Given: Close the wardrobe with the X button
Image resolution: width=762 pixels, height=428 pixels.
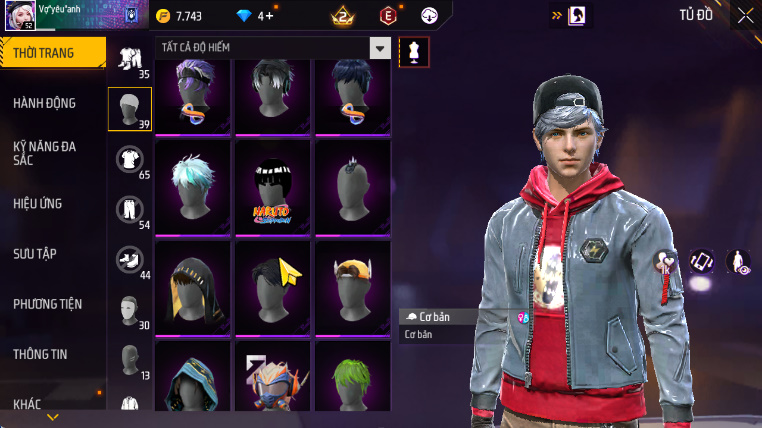Looking at the screenshot, I should point(745,15).
